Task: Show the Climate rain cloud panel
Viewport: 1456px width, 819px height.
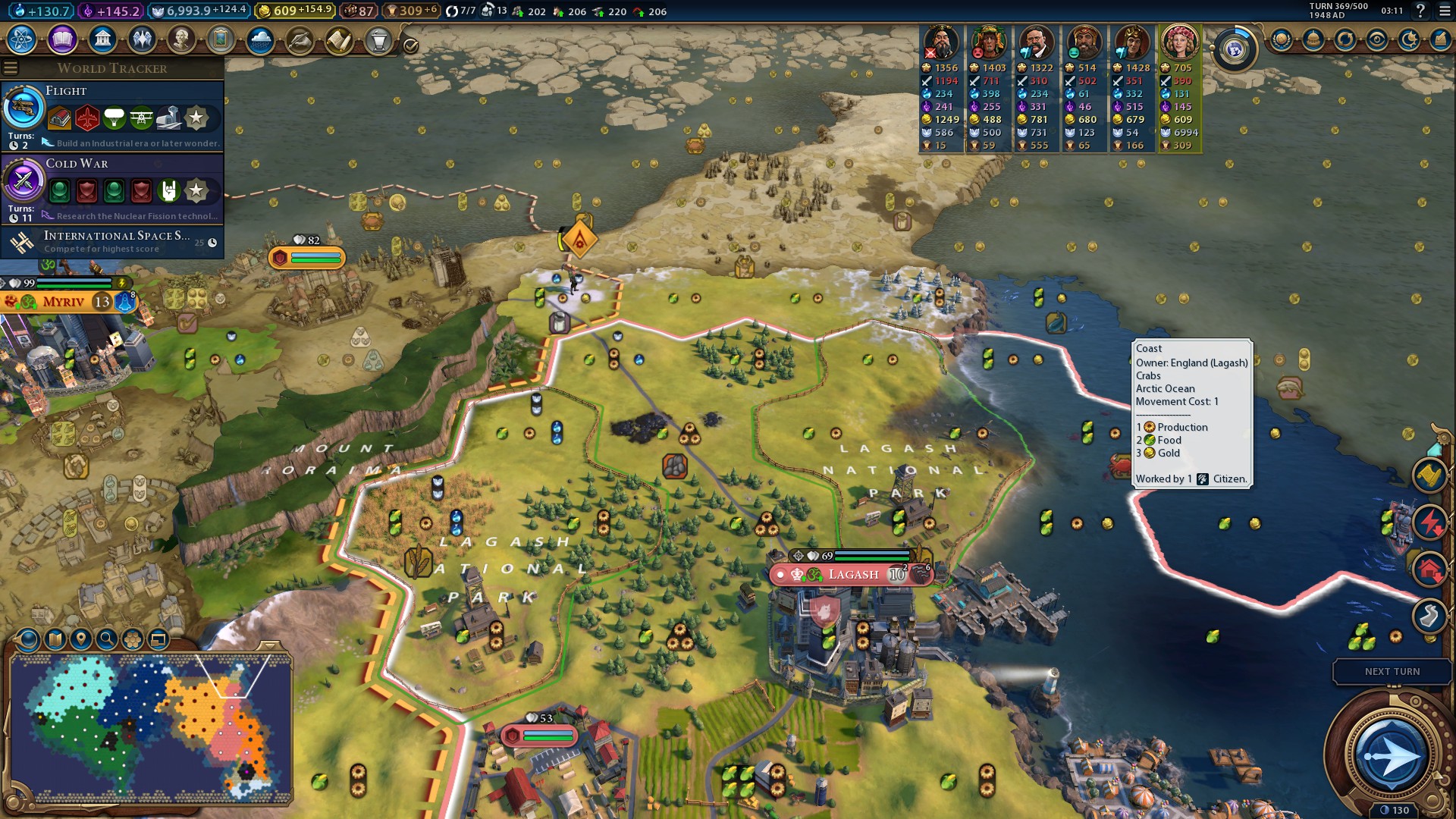Action: click(260, 39)
